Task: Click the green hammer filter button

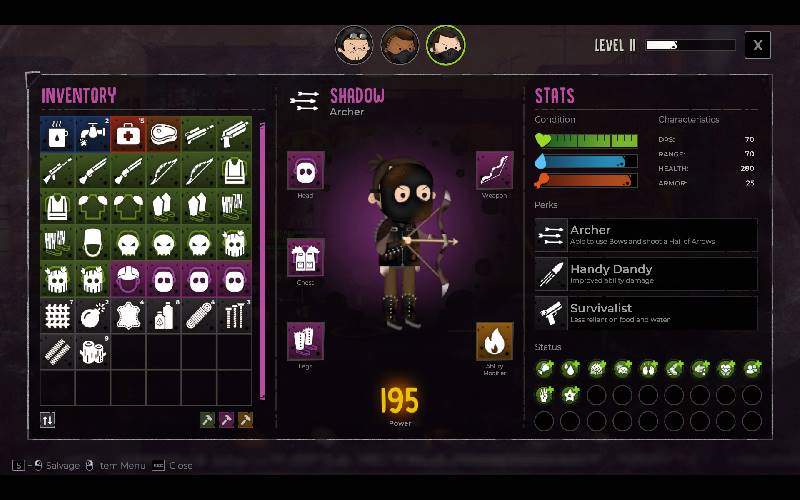Action: pos(208,420)
